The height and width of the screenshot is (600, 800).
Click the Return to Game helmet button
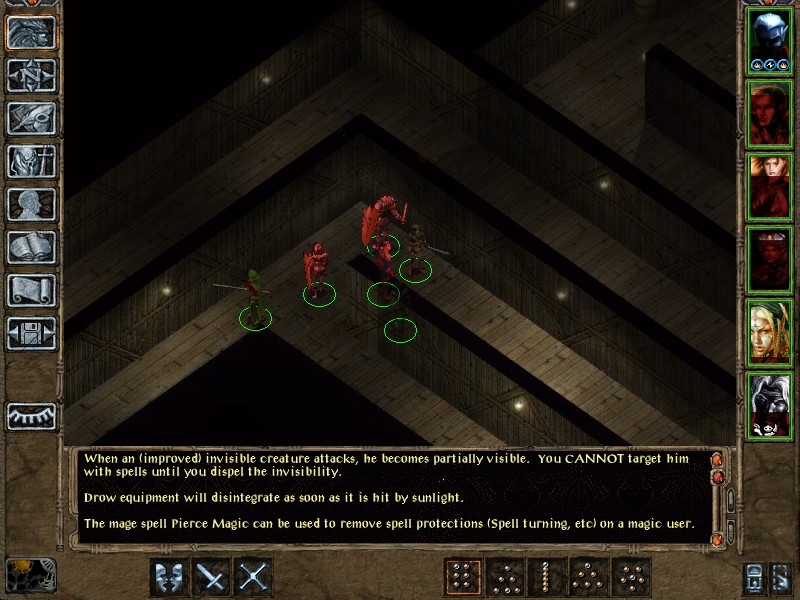(31, 32)
